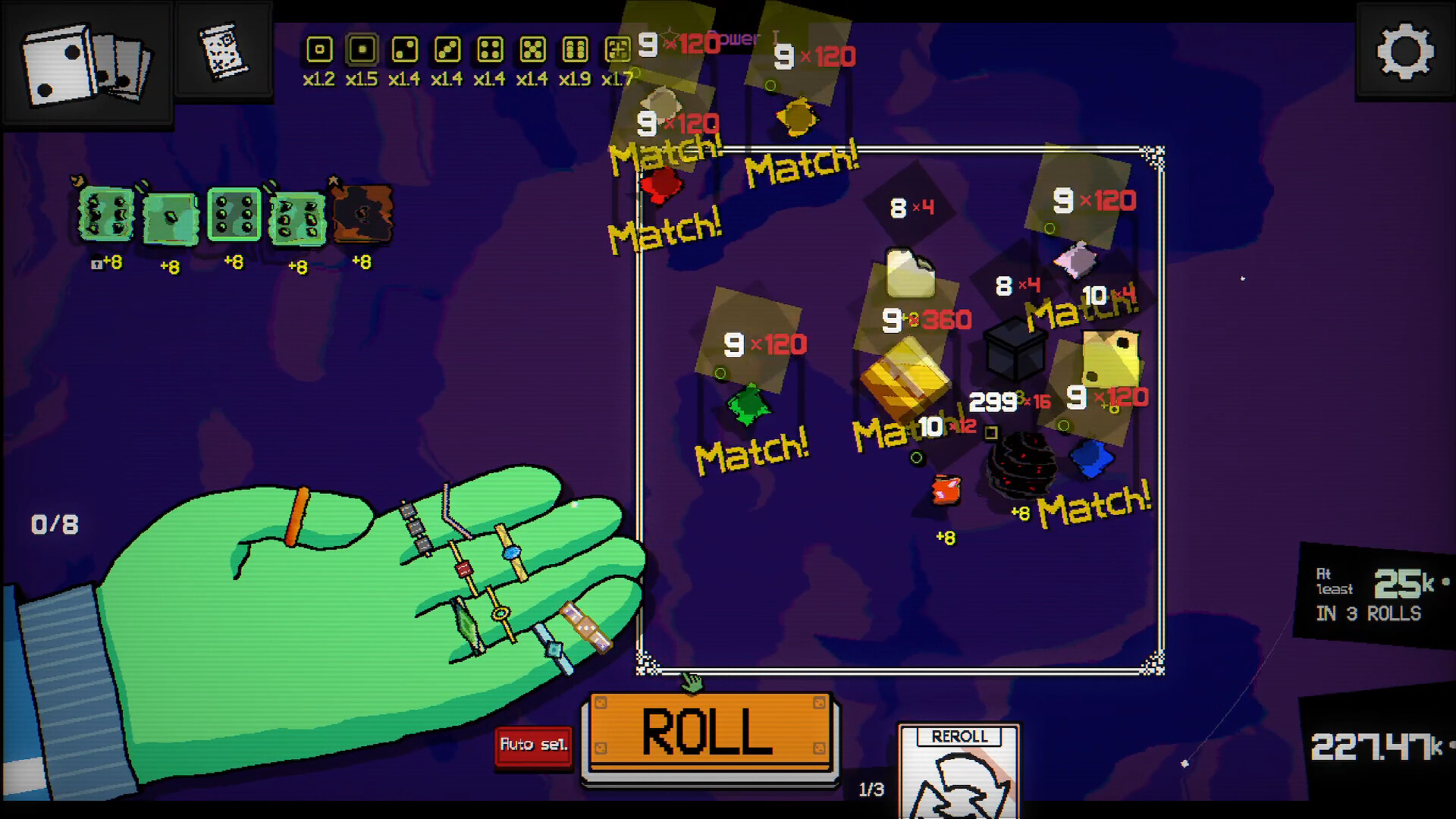Select the eight-pip die face with x1.7 multiplier

pos(619,49)
